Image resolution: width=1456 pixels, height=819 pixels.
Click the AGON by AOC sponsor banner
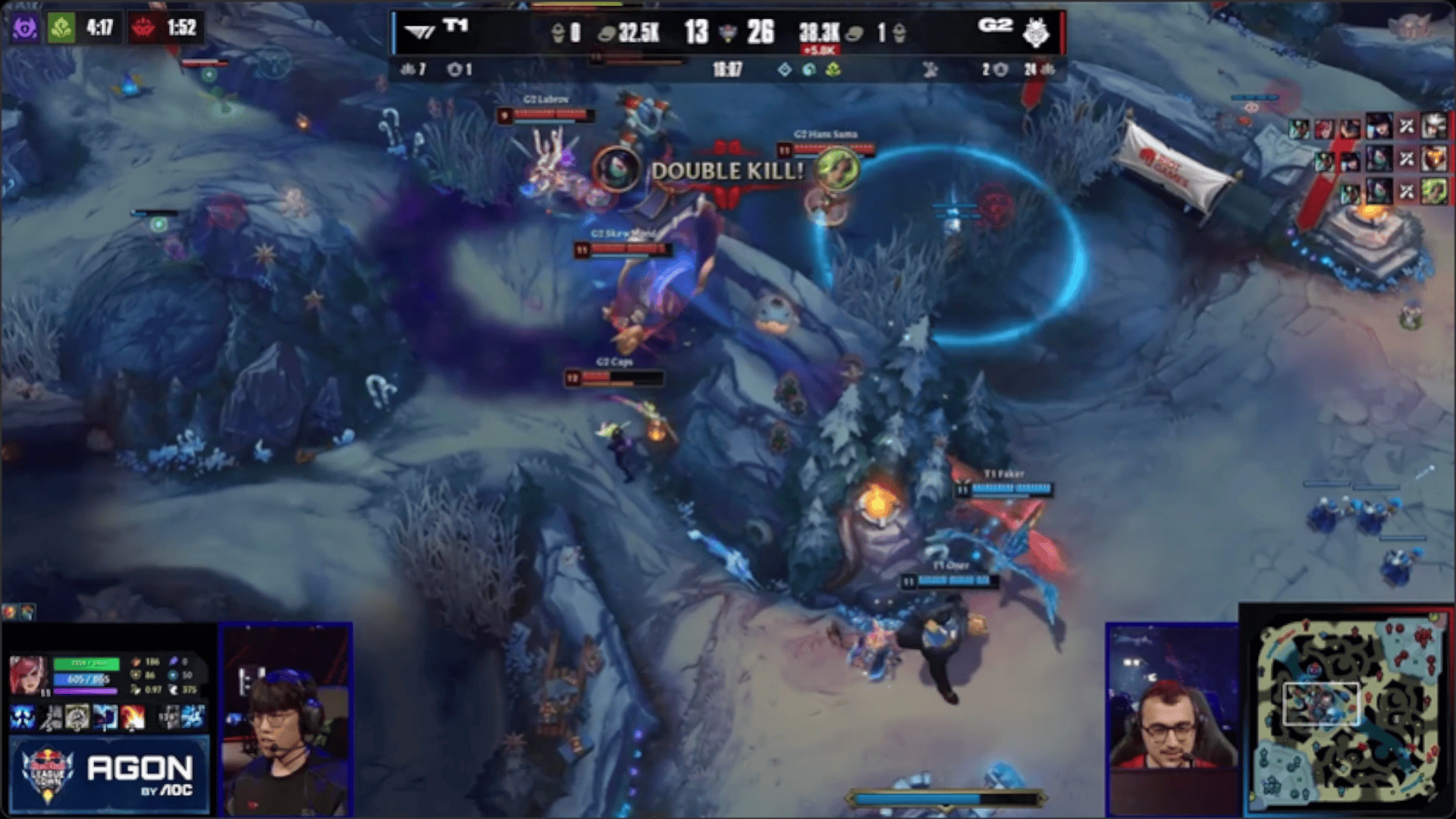coord(108,775)
